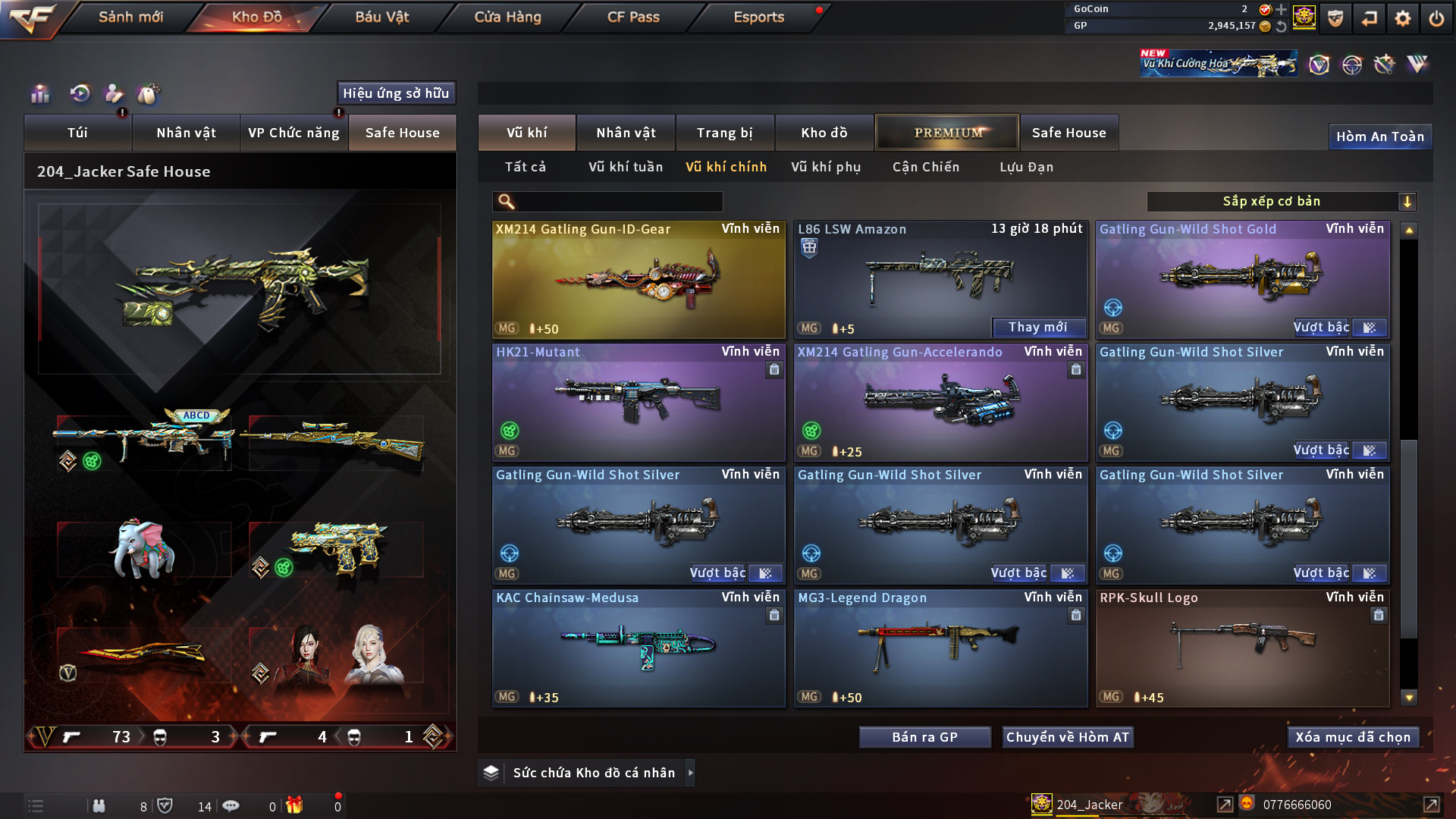Open the gear settings icon

[1403, 18]
